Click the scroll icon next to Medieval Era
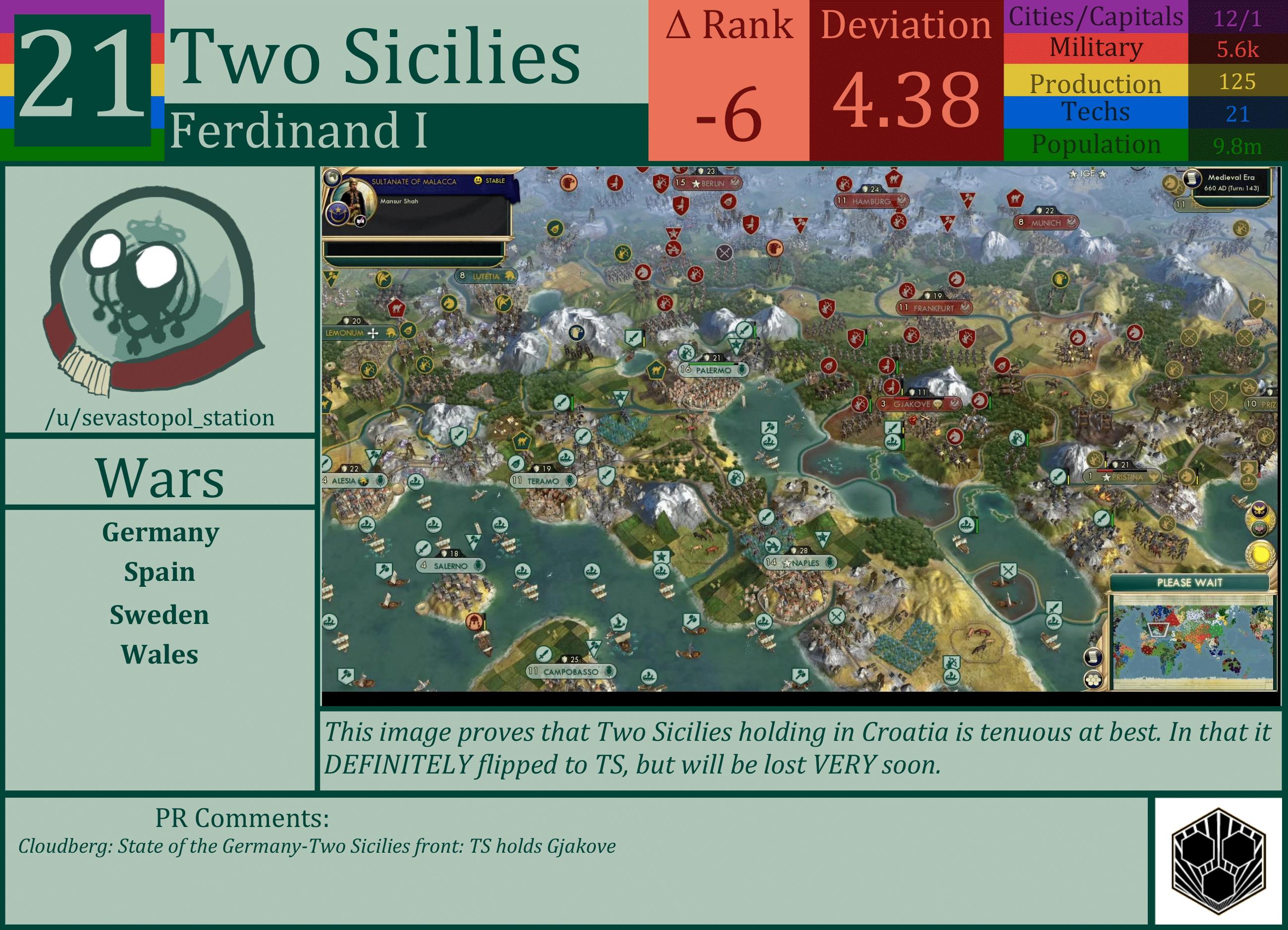This screenshot has width=1288, height=930. pos(1191,179)
